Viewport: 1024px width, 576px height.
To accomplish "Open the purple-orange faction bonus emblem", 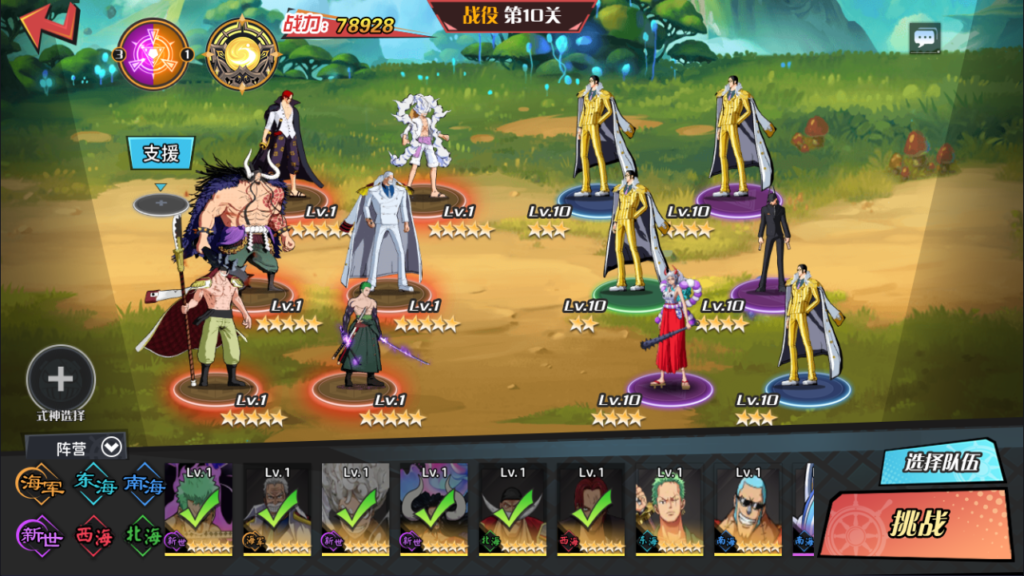I will point(154,54).
